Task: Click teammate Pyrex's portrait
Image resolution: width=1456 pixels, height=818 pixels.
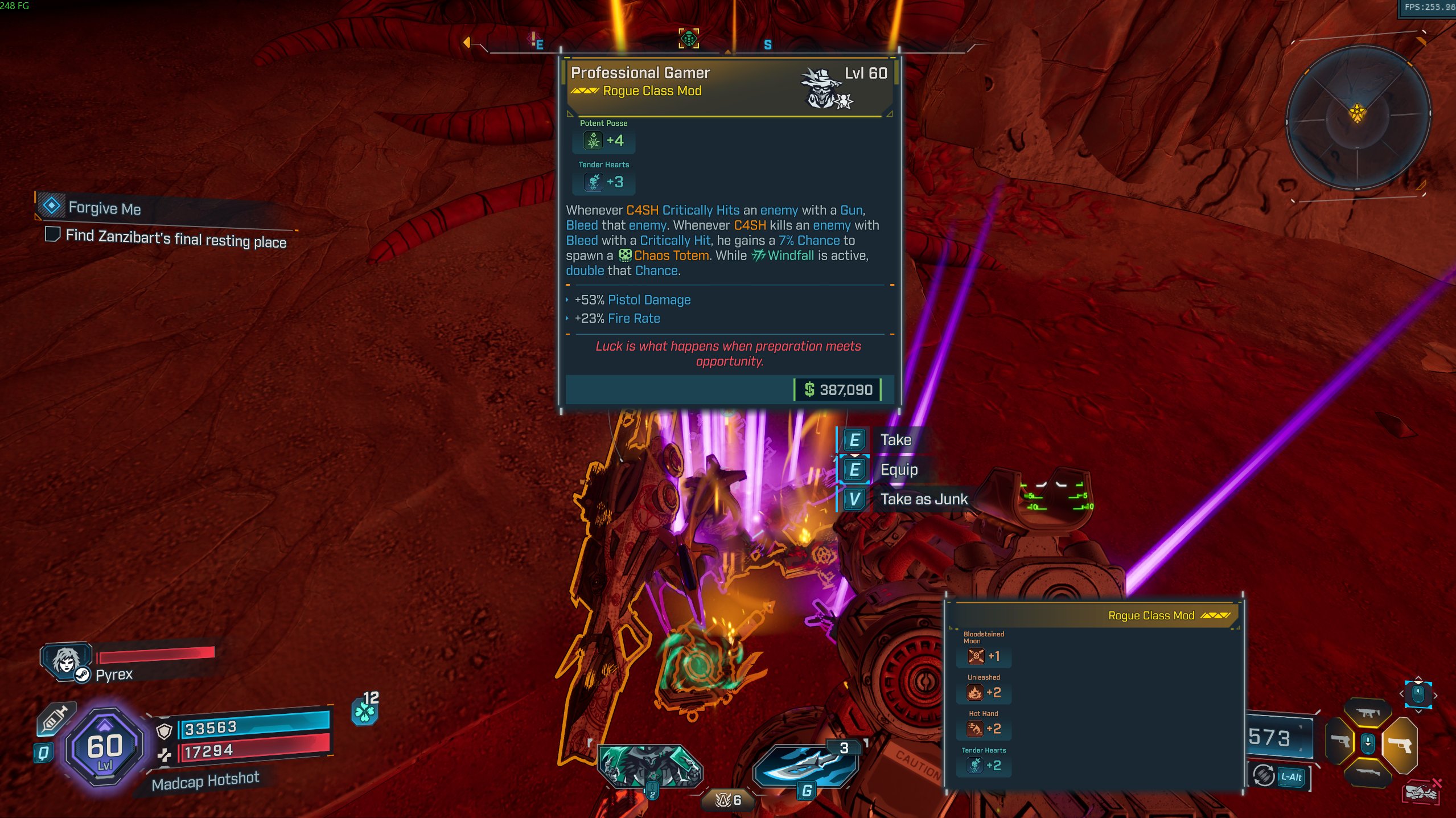Action: (x=67, y=661)
